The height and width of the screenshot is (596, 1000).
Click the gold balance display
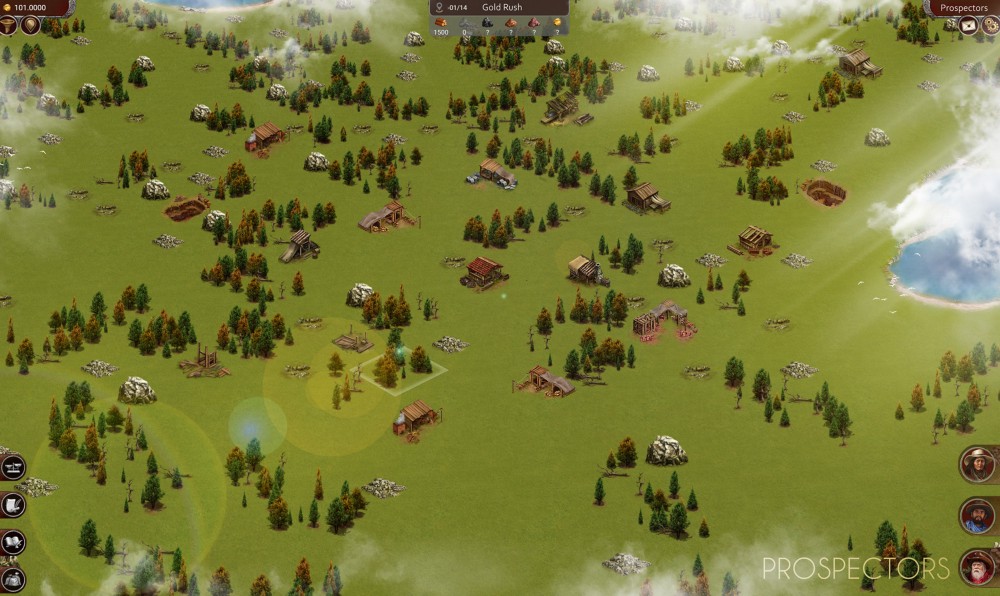[x=35, y=8]
